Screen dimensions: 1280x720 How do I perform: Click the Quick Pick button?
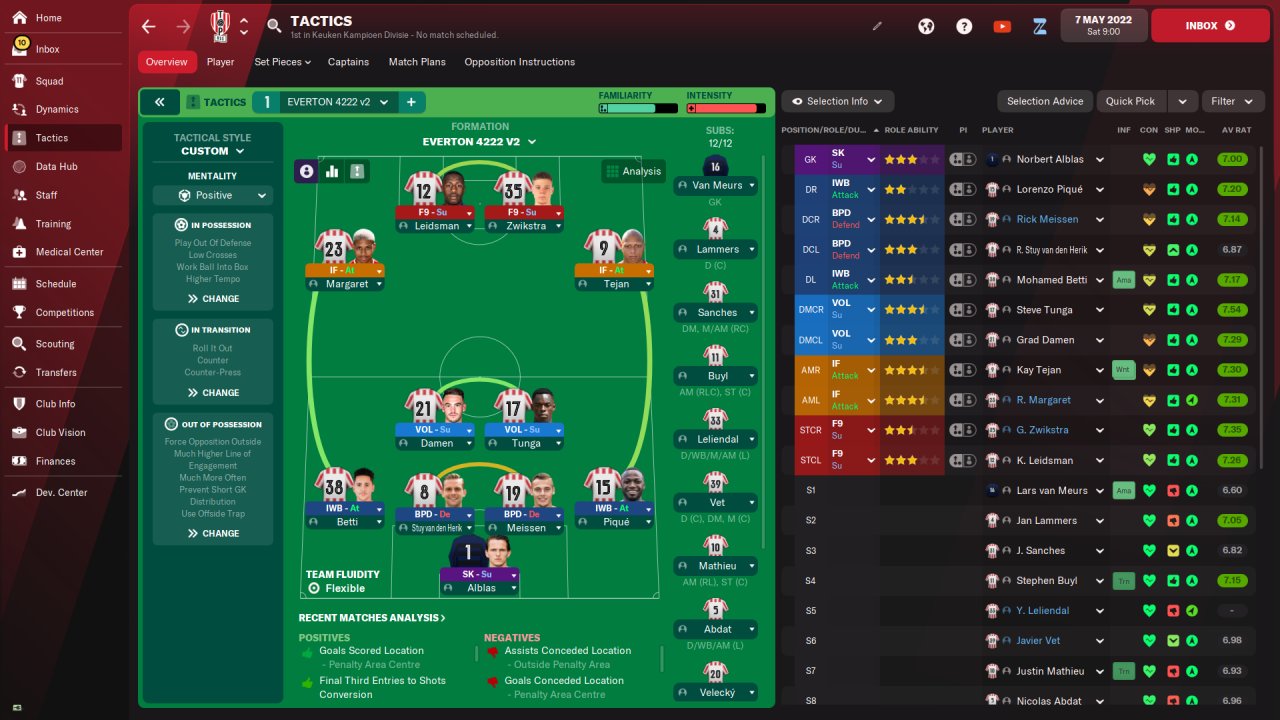[x=1130, y=101]
